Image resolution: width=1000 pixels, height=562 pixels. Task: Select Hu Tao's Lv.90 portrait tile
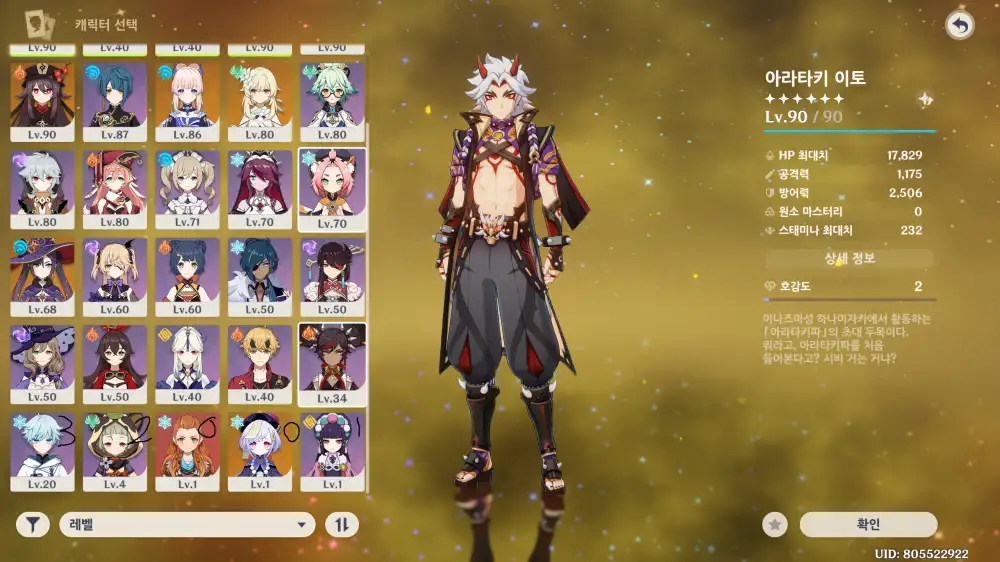[x=42, y=101]
